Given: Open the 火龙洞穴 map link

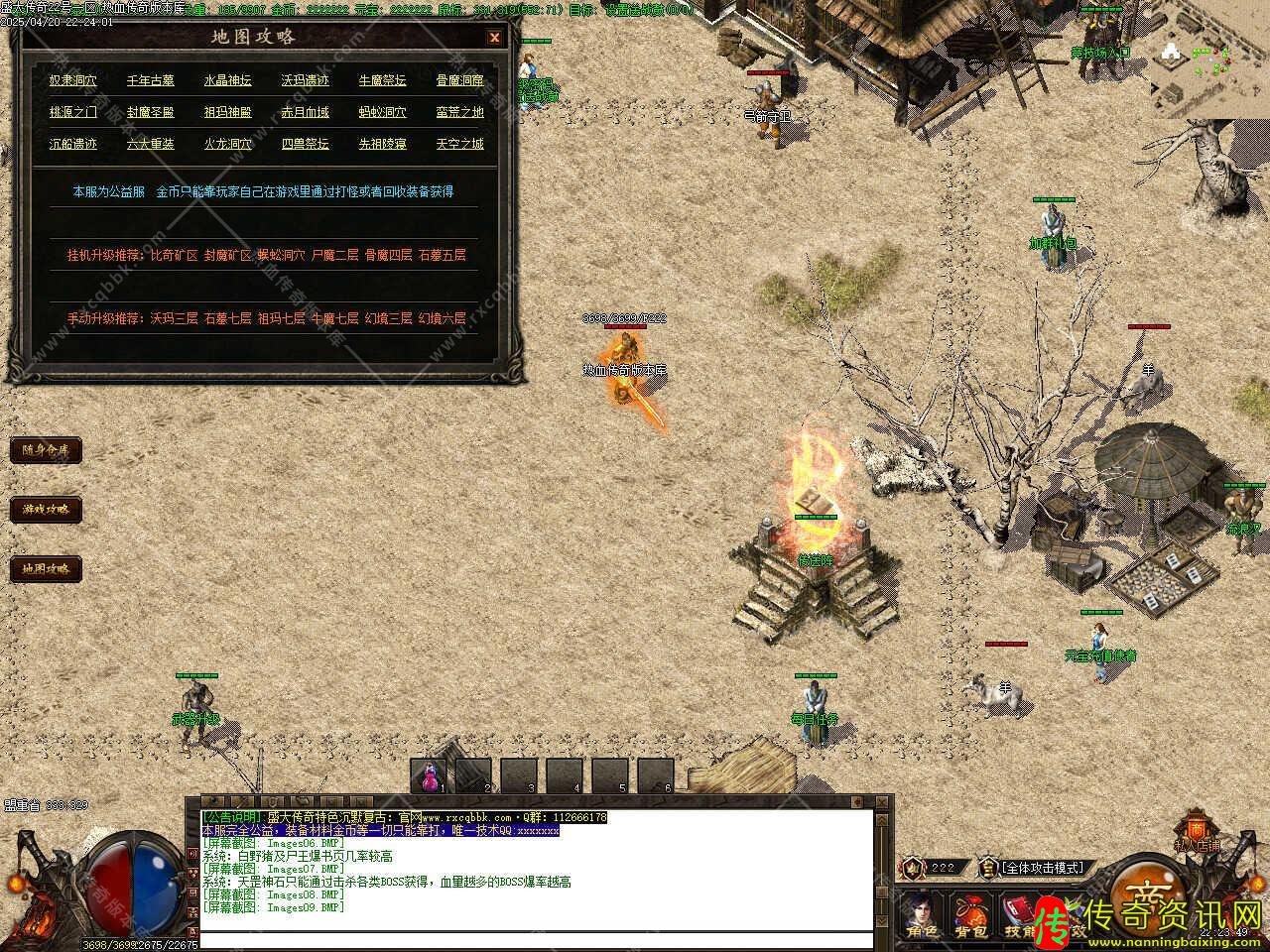Looking at the screenshot, I should [x=228, y=144].
